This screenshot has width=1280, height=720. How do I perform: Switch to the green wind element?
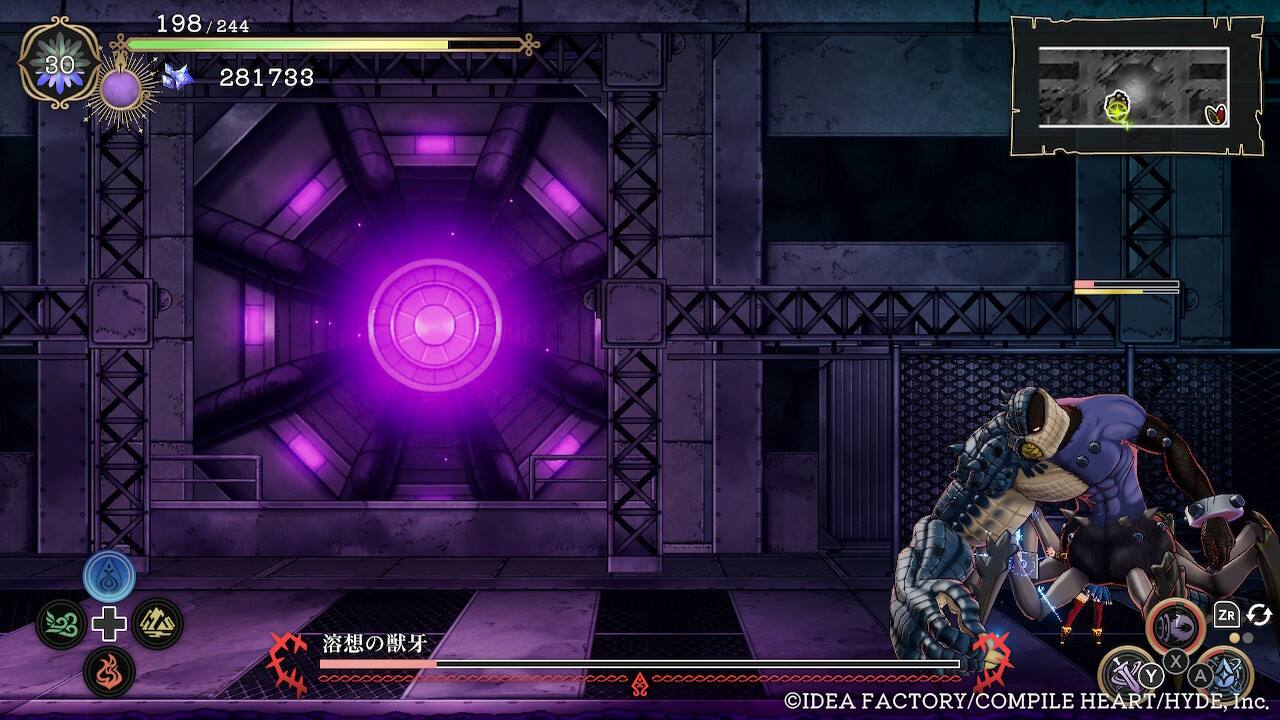pyautogui.click(x=61, y=624)
